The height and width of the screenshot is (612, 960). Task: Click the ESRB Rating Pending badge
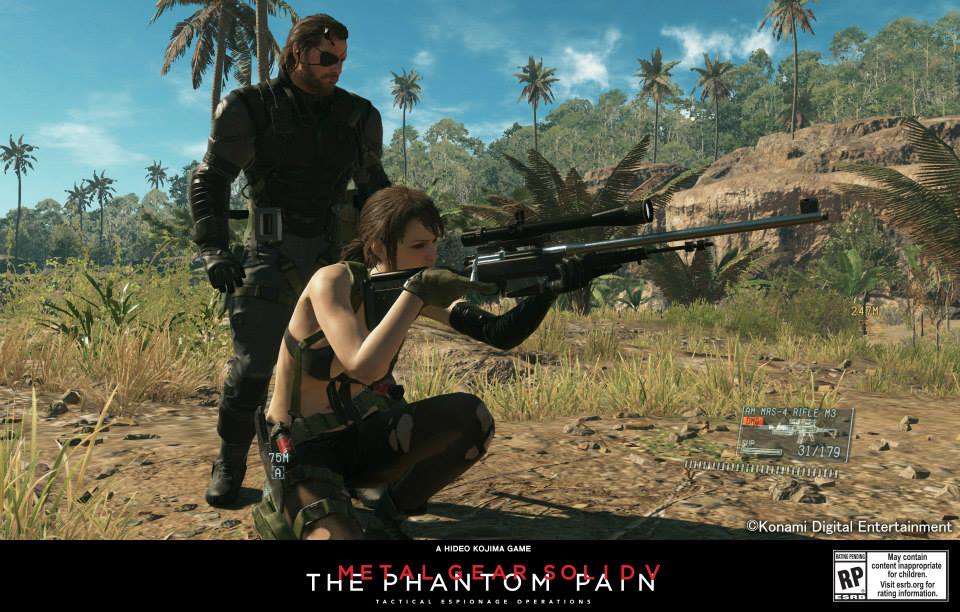[x=850, y=576]
